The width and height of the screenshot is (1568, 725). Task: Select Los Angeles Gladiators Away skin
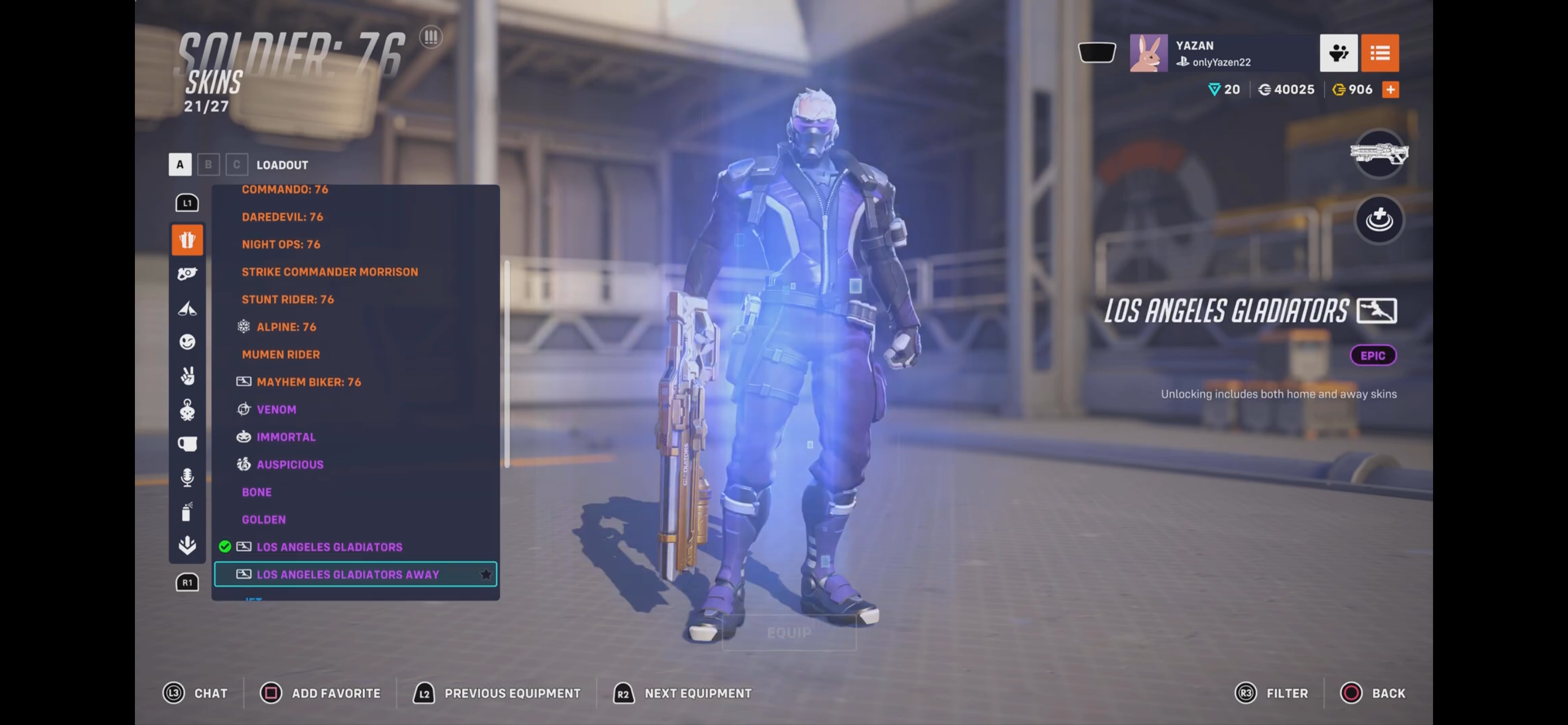(x=348, y=574)
